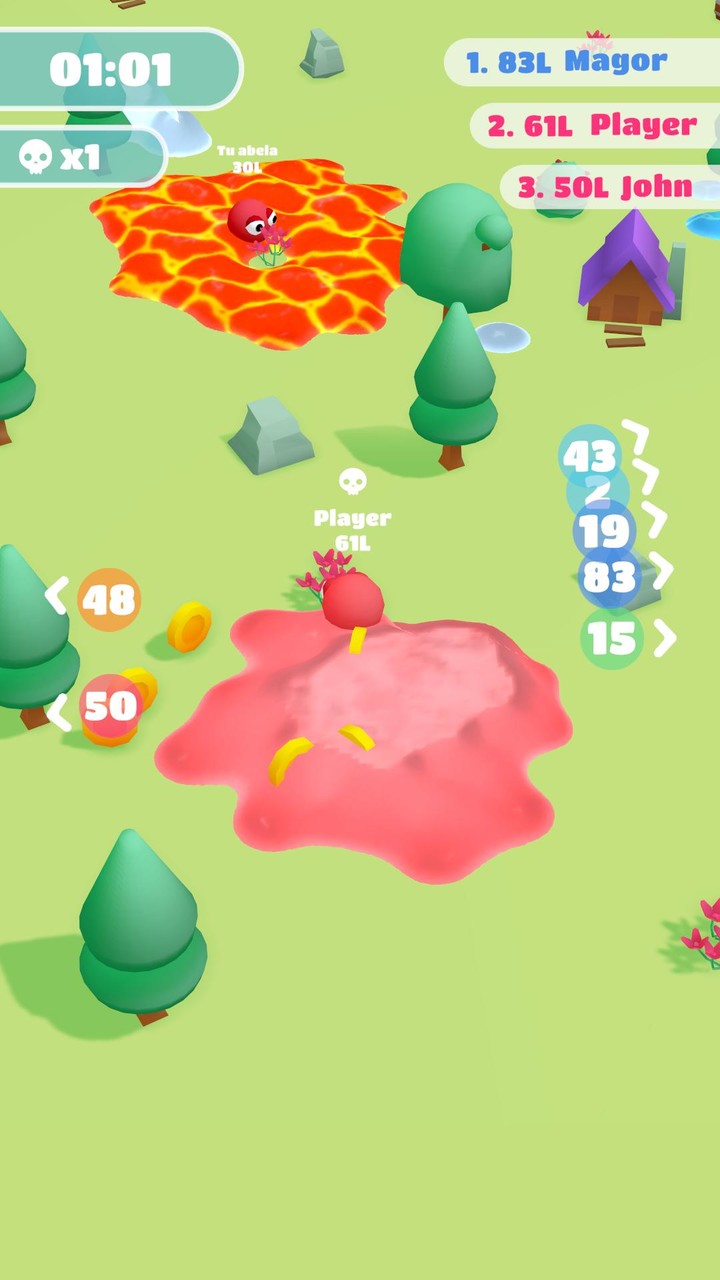720x1280 pixels.
Task: Select Magor's row in the leaderboard
Action: (580, 62)
